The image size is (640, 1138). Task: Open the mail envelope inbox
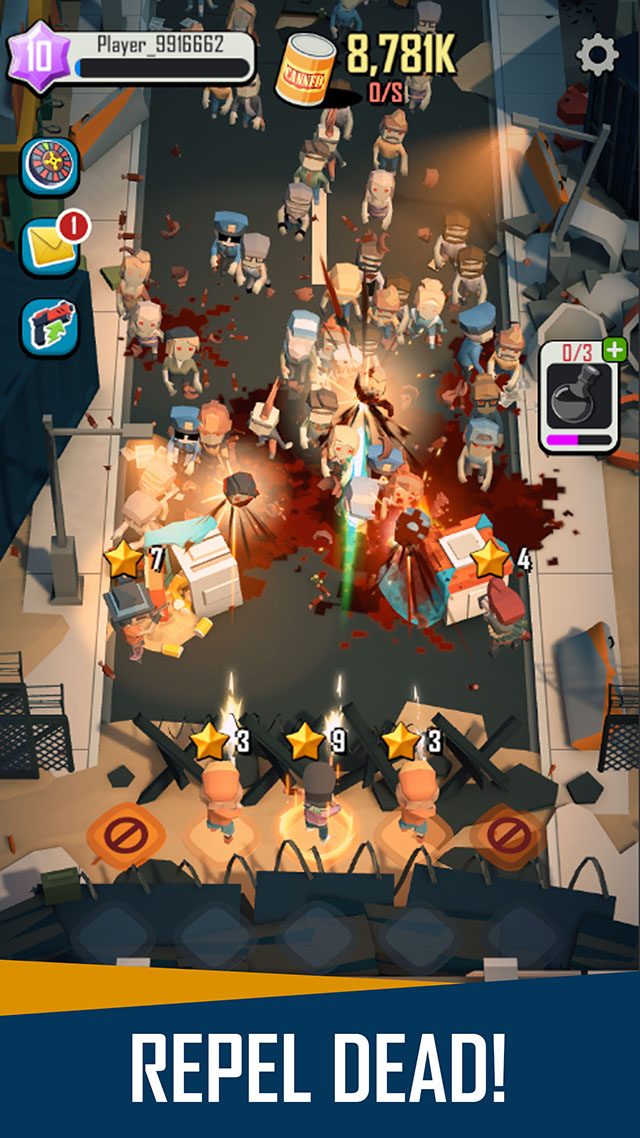50,247
